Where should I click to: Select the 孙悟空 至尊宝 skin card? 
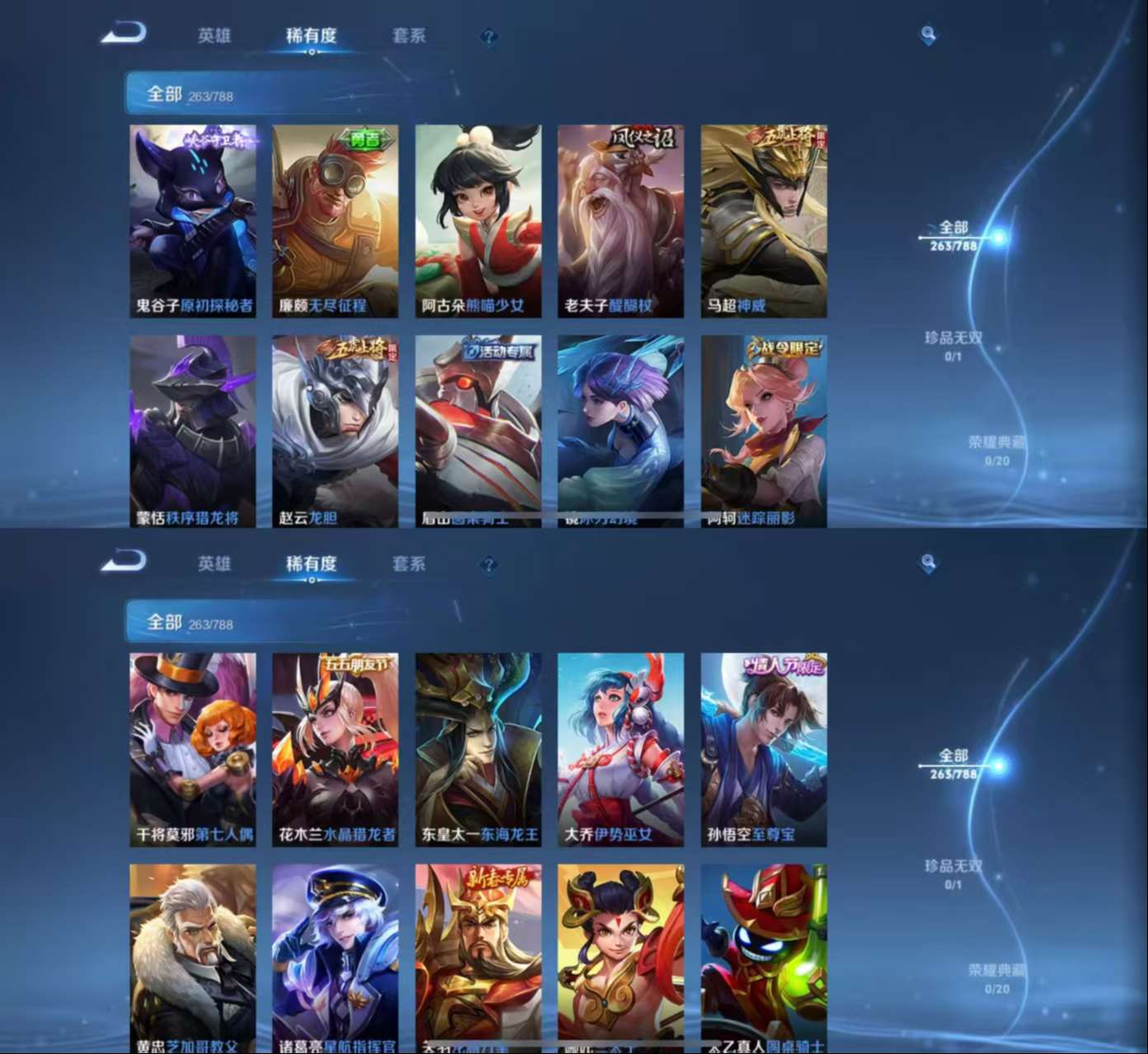(763, 749)
